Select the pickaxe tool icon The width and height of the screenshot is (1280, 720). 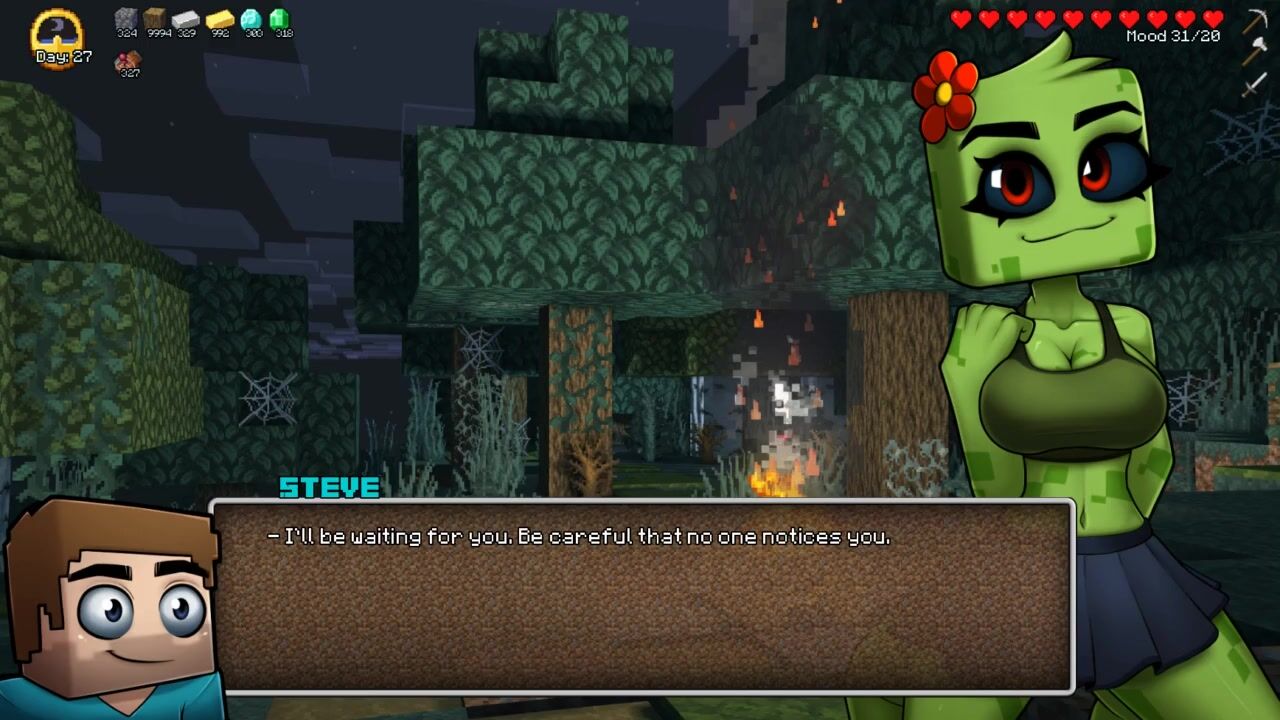click(1255, 20)
